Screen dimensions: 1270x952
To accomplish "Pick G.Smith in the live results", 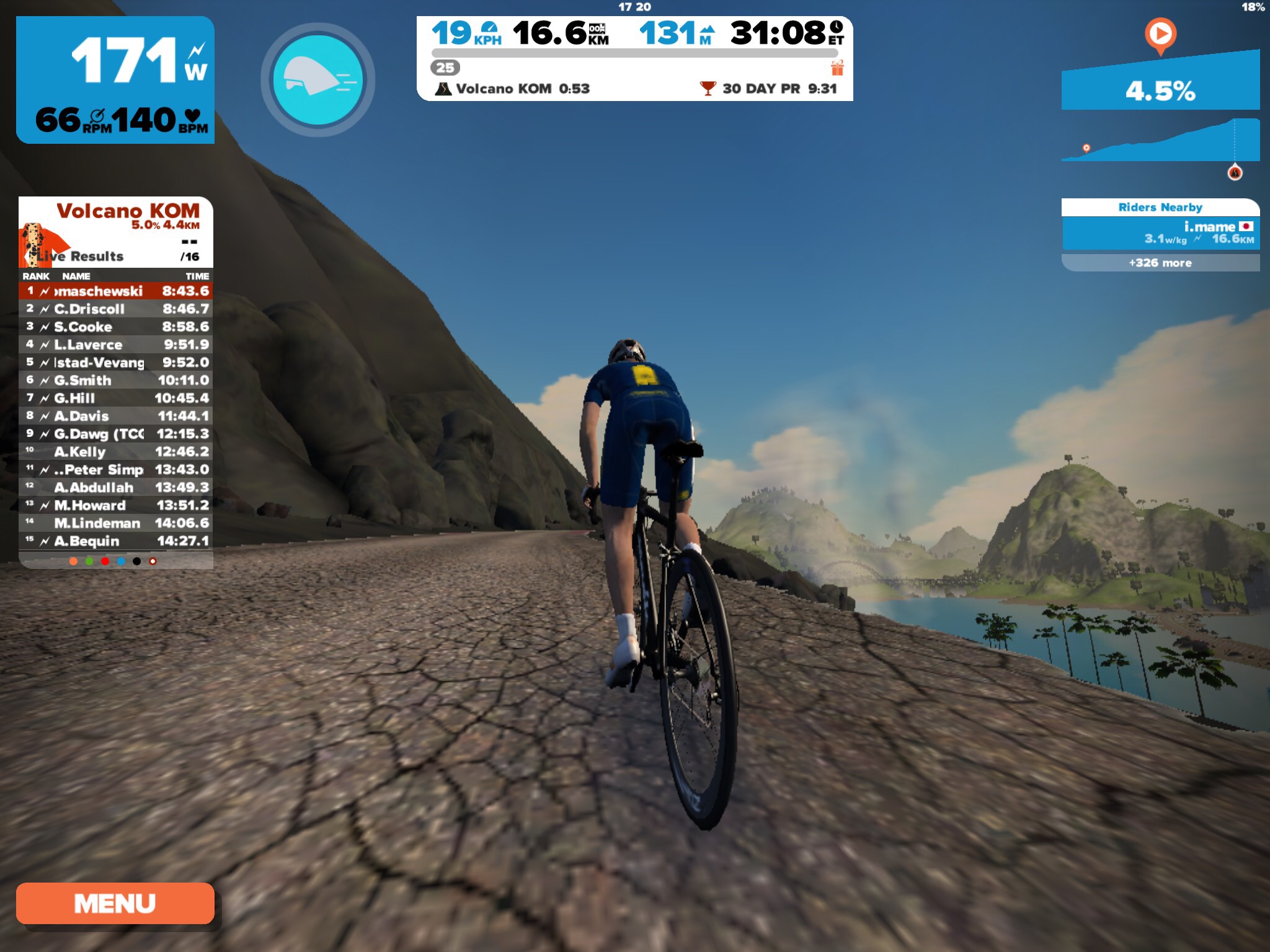I will coord(116,380).
